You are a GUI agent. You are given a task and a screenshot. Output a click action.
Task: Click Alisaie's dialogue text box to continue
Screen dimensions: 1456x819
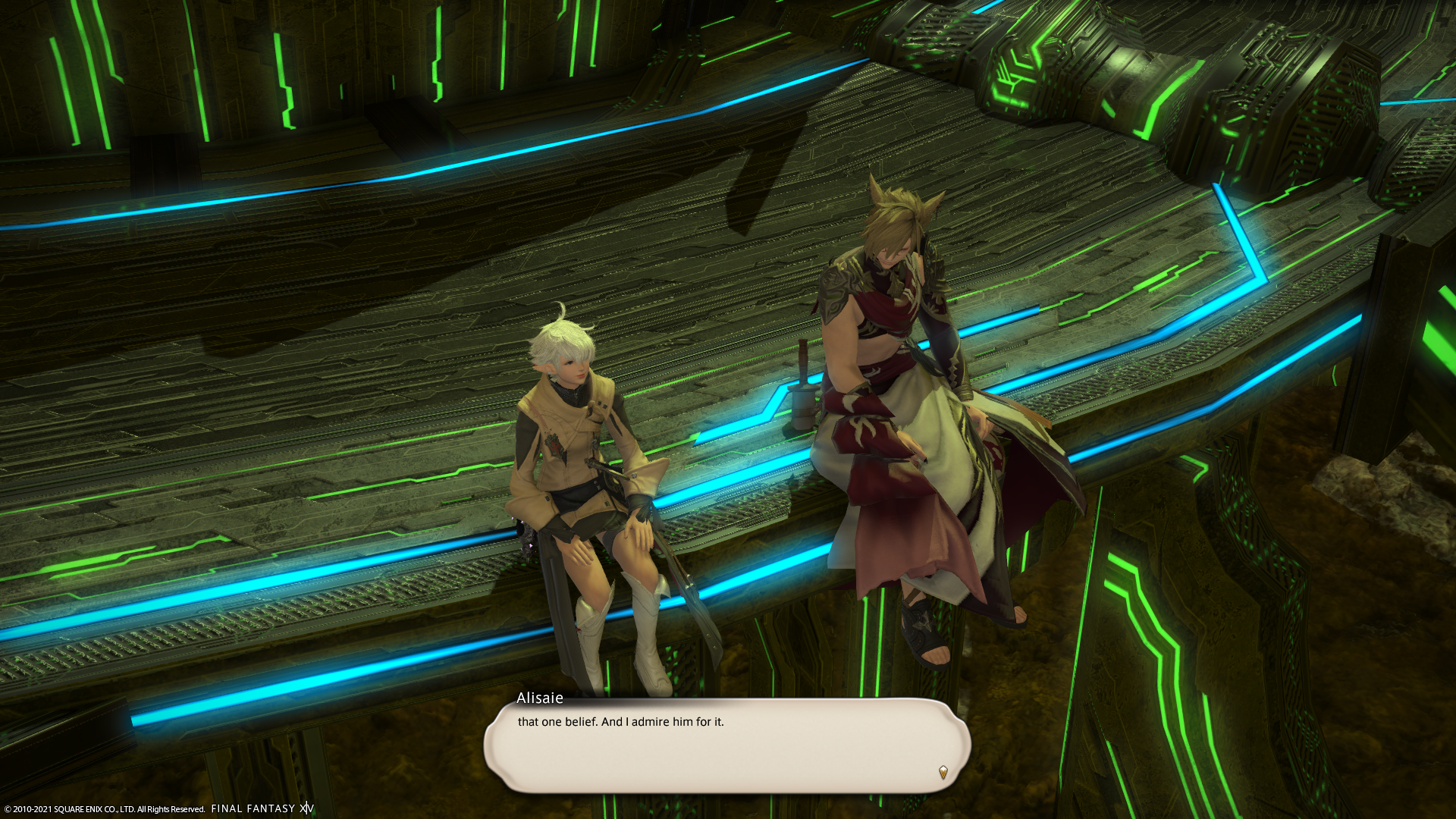[726, 746]
